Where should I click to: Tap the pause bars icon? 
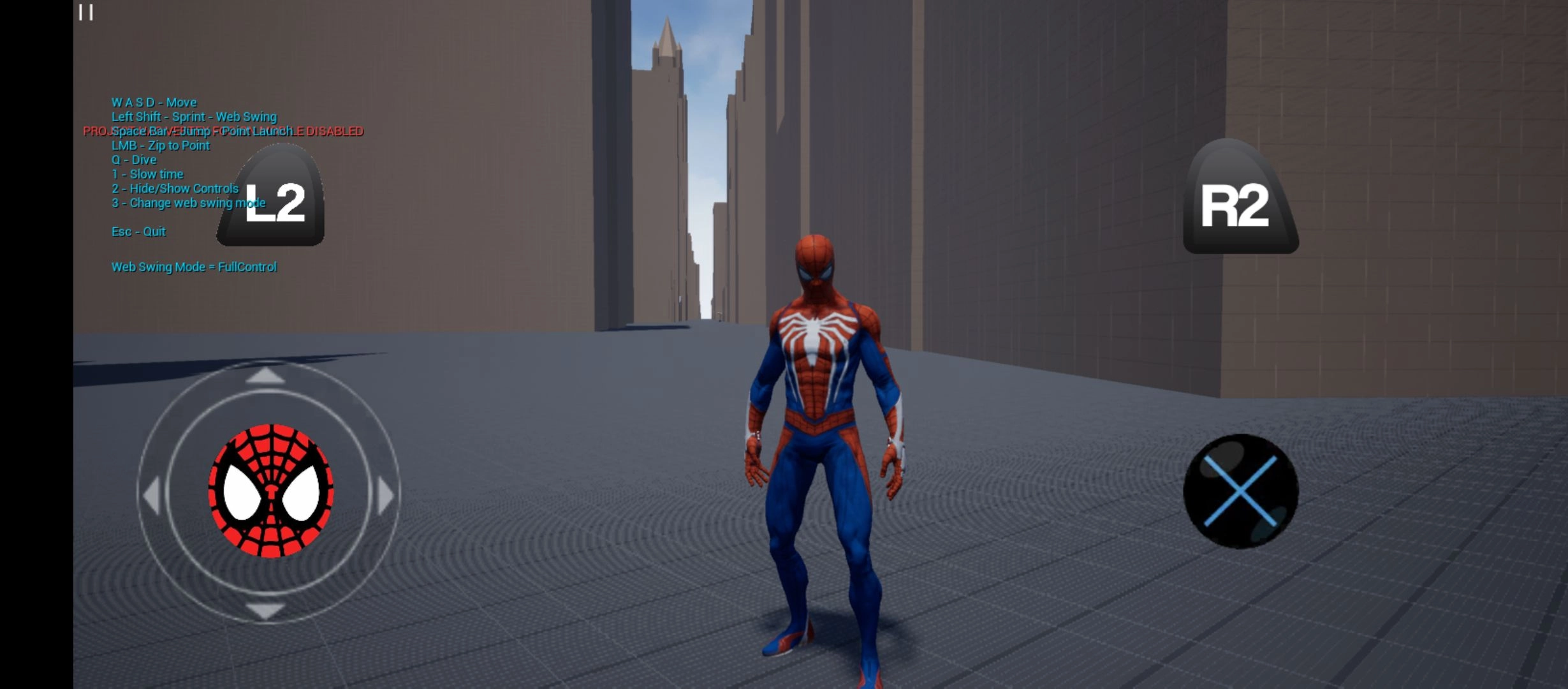point(86,13)
